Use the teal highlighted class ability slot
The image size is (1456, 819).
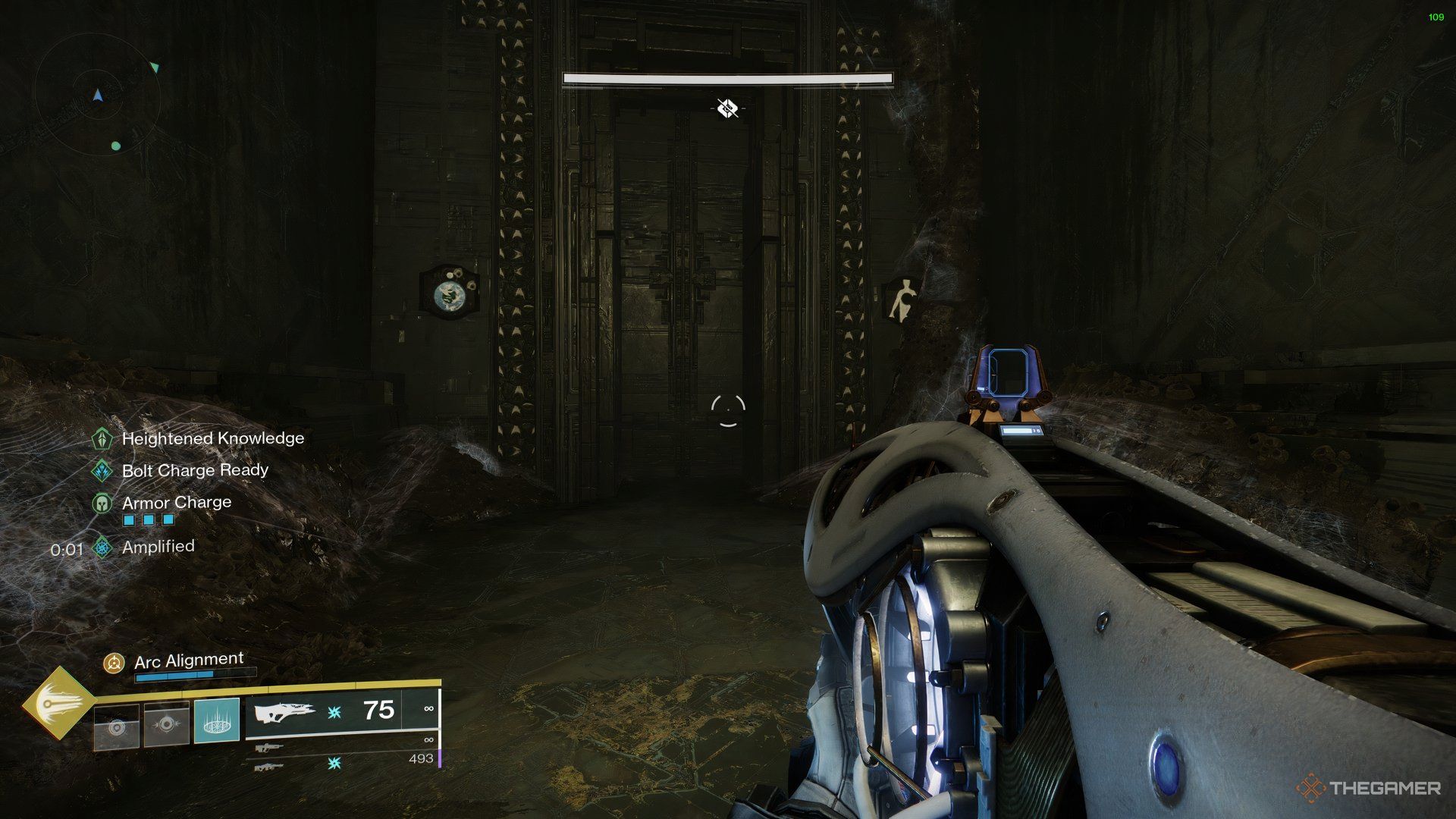(x=217, y=720)
